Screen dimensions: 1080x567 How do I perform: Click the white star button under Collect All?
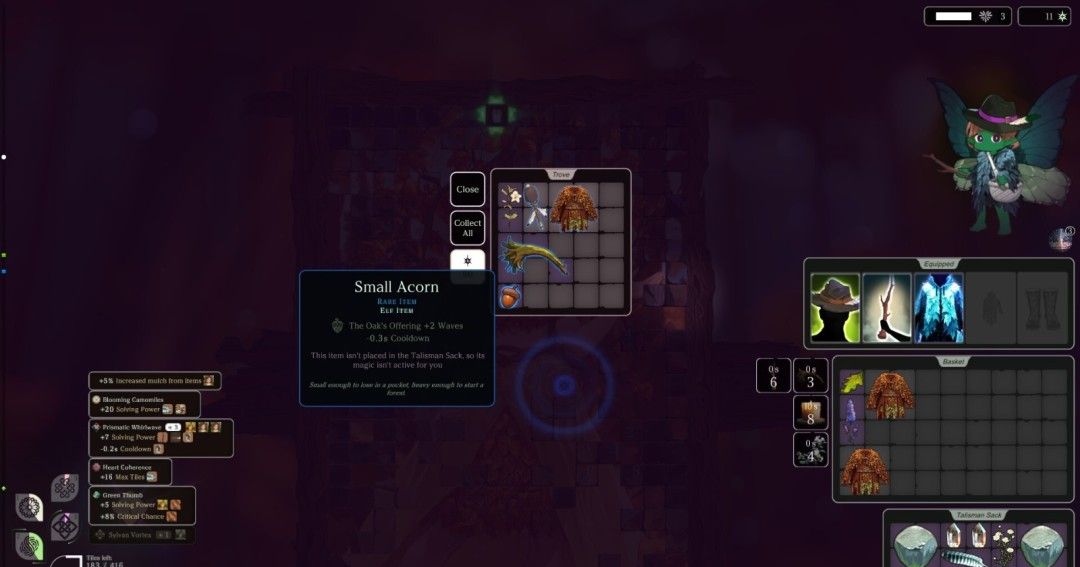[x=467, y=262]
